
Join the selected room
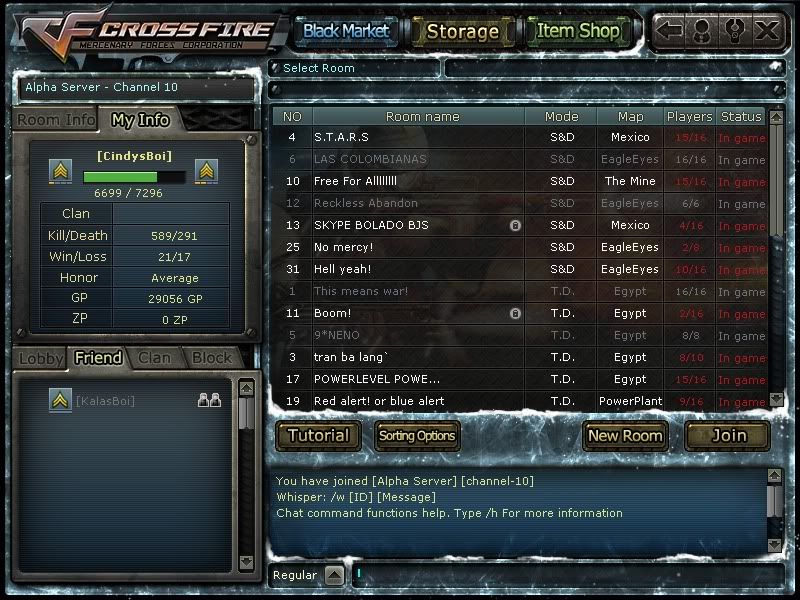728,435
